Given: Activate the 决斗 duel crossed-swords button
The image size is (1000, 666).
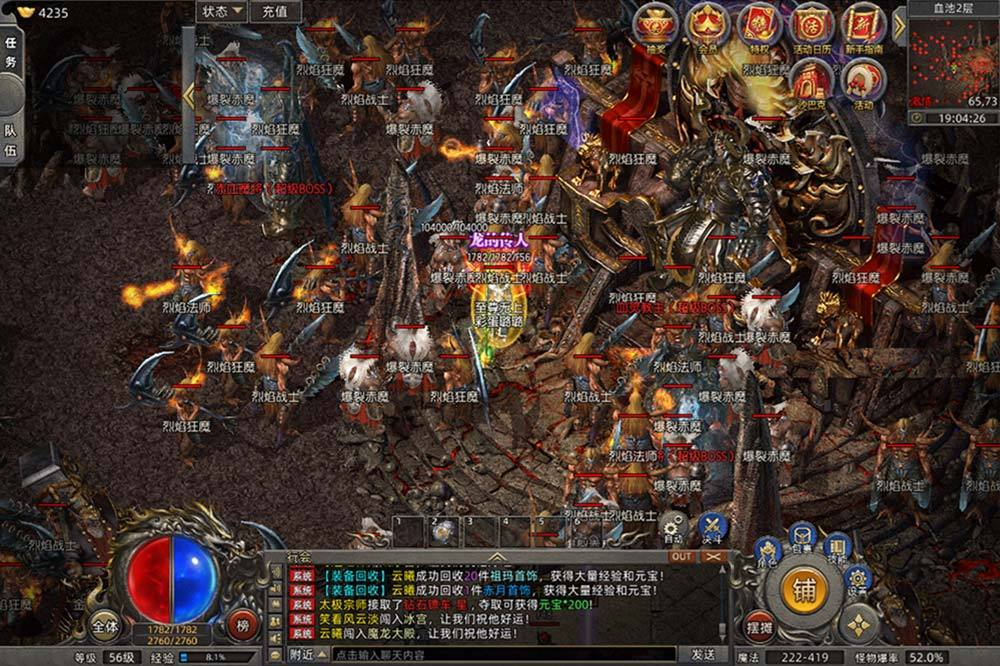Looking at the screenshot, I should [x=712, y=526].
